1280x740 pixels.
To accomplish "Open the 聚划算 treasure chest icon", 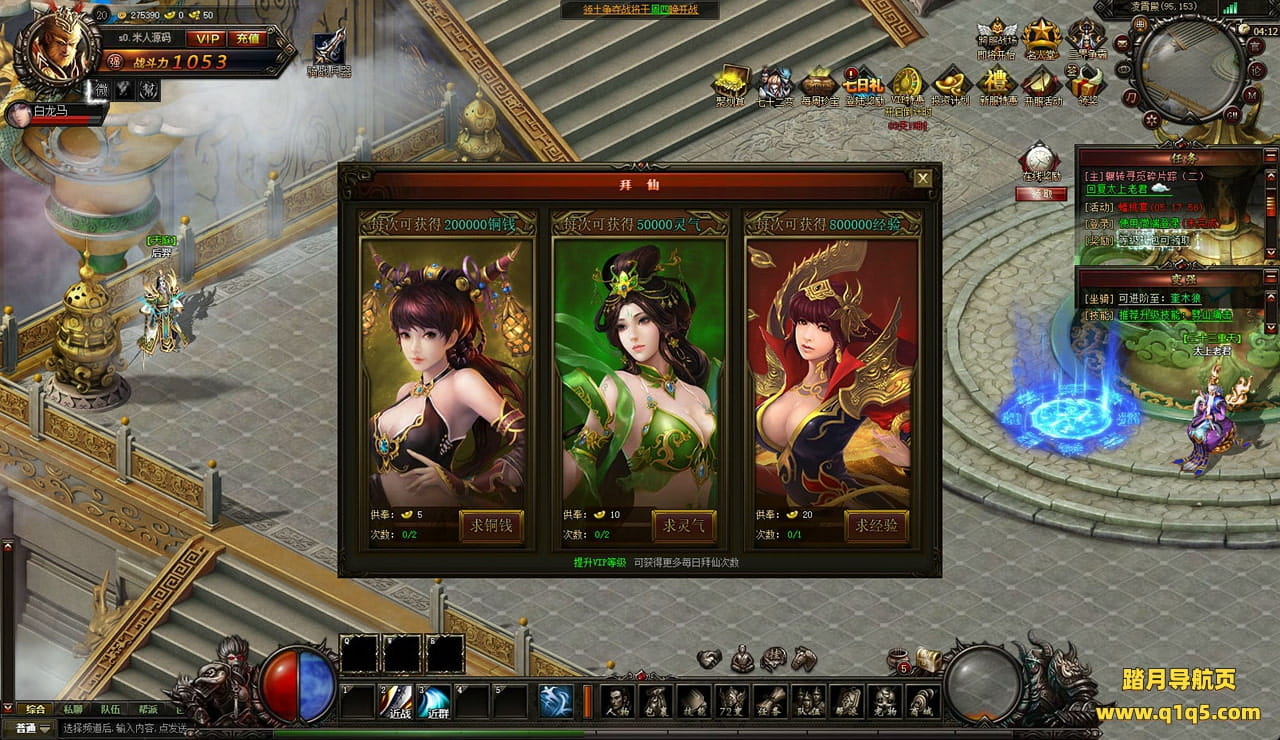I will 731,82.
